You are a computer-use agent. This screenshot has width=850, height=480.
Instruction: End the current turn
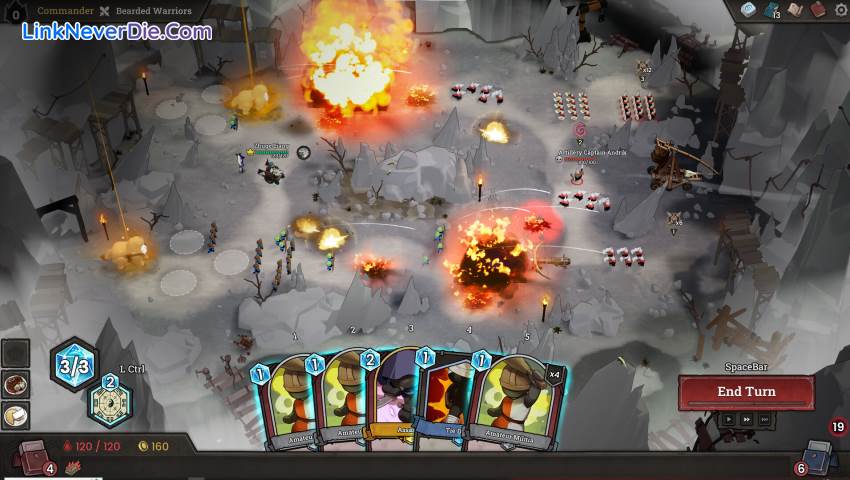(745, 391)
